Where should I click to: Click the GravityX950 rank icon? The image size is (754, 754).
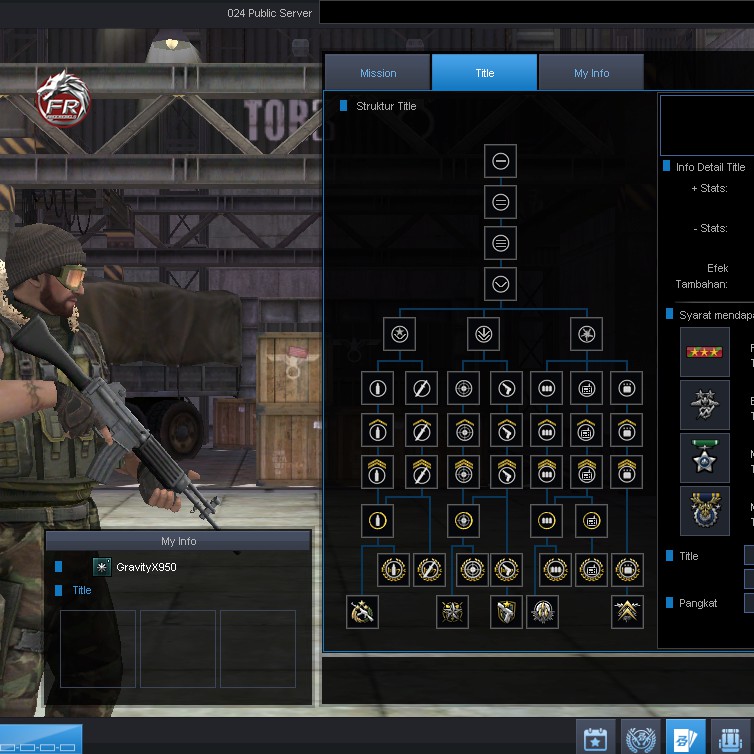coord(102,567)
